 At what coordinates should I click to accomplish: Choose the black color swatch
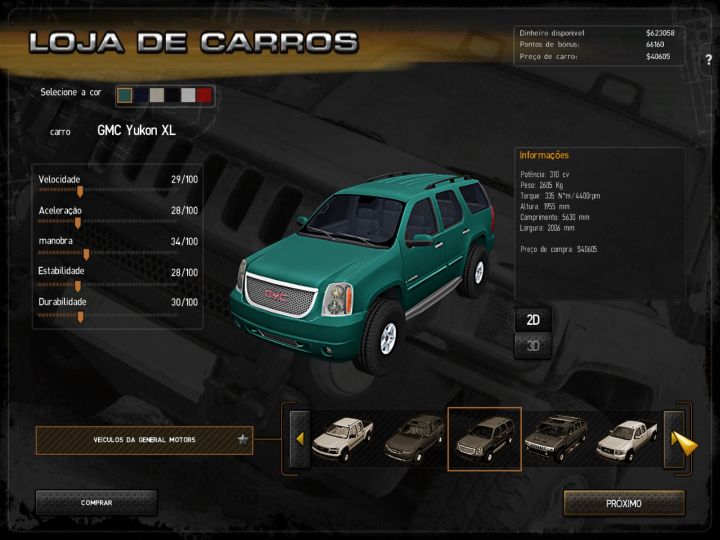[173, 95]
